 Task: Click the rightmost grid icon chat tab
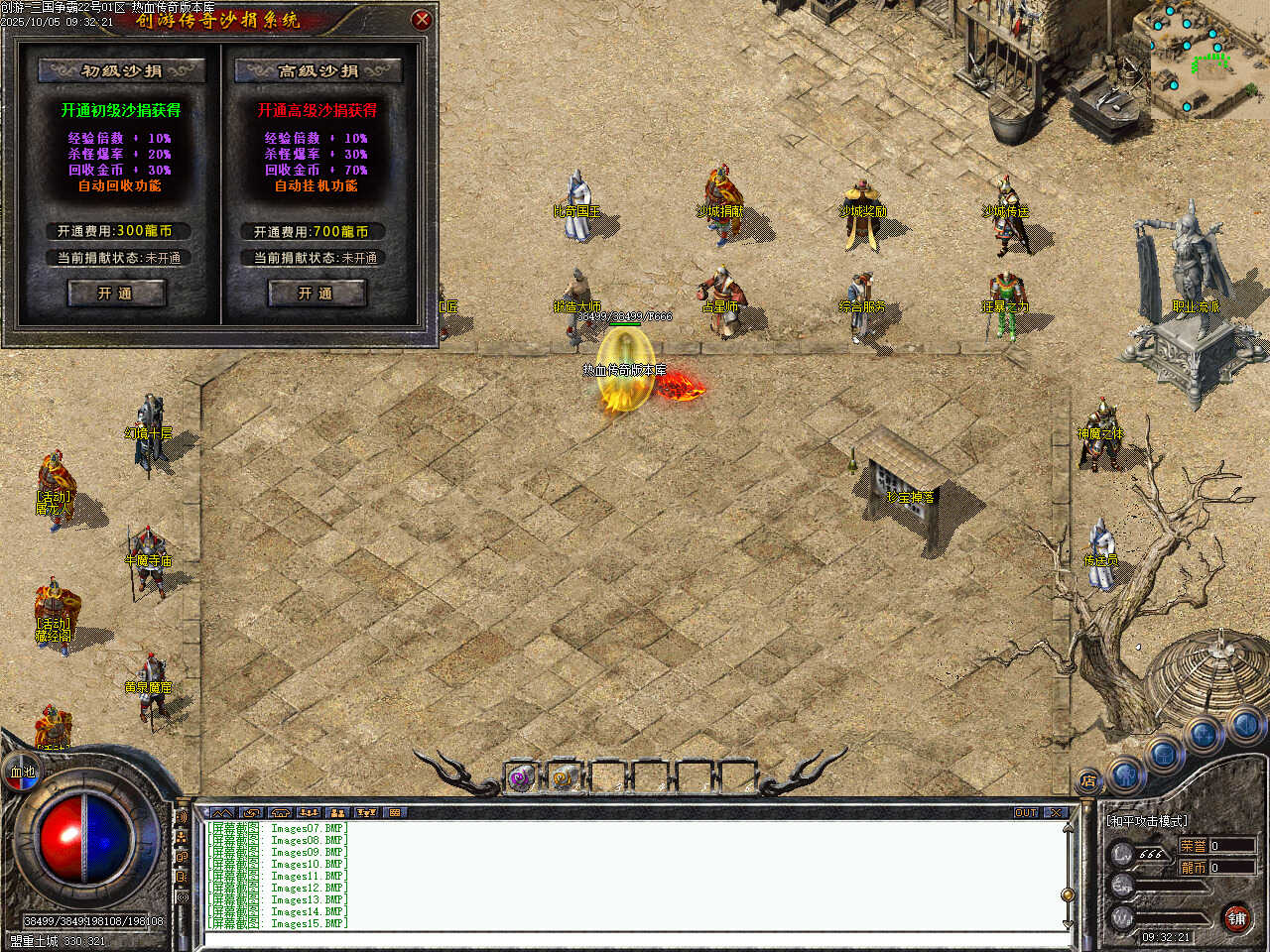395,812
